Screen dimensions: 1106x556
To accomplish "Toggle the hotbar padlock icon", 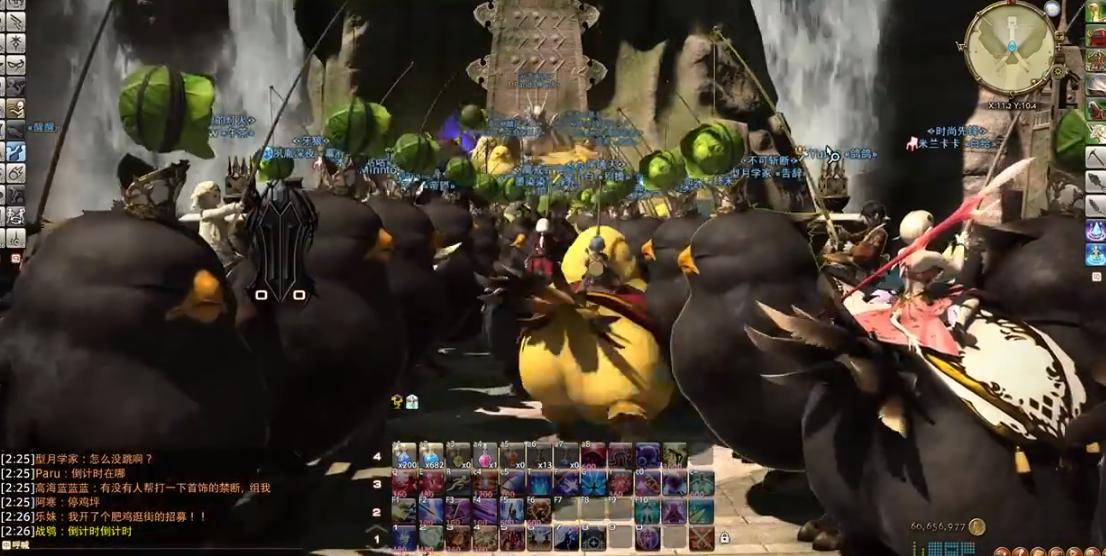I will pos(723,538).
